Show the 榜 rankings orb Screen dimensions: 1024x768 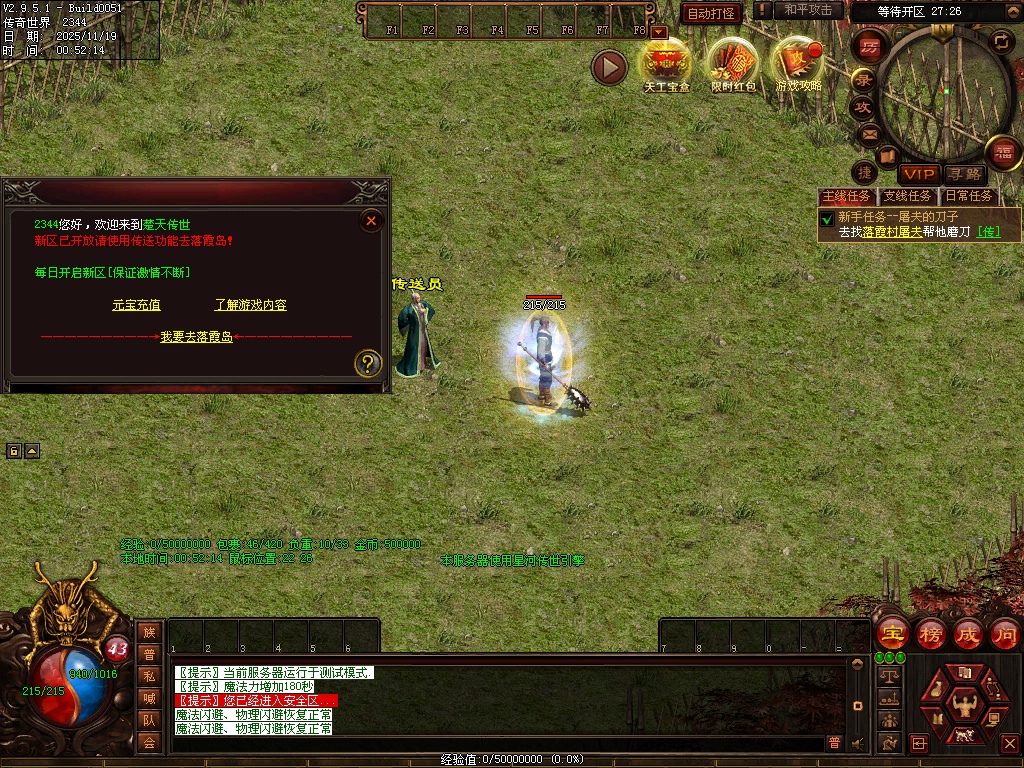coord(931,634)
